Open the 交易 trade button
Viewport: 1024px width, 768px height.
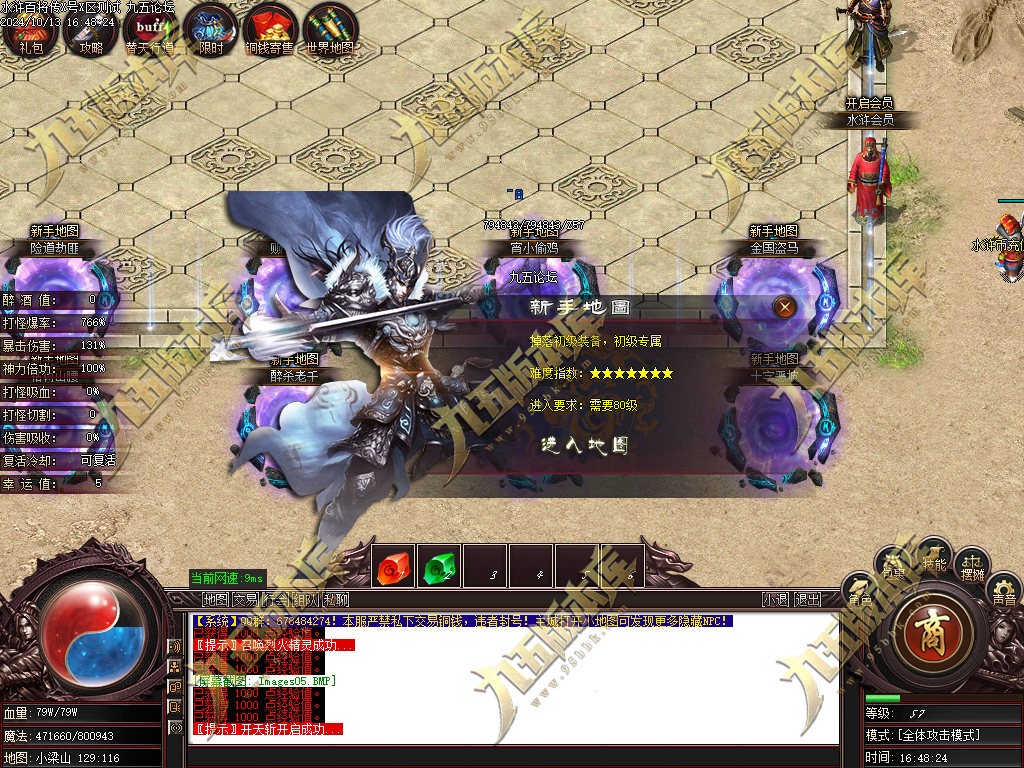tap(246, 600)
